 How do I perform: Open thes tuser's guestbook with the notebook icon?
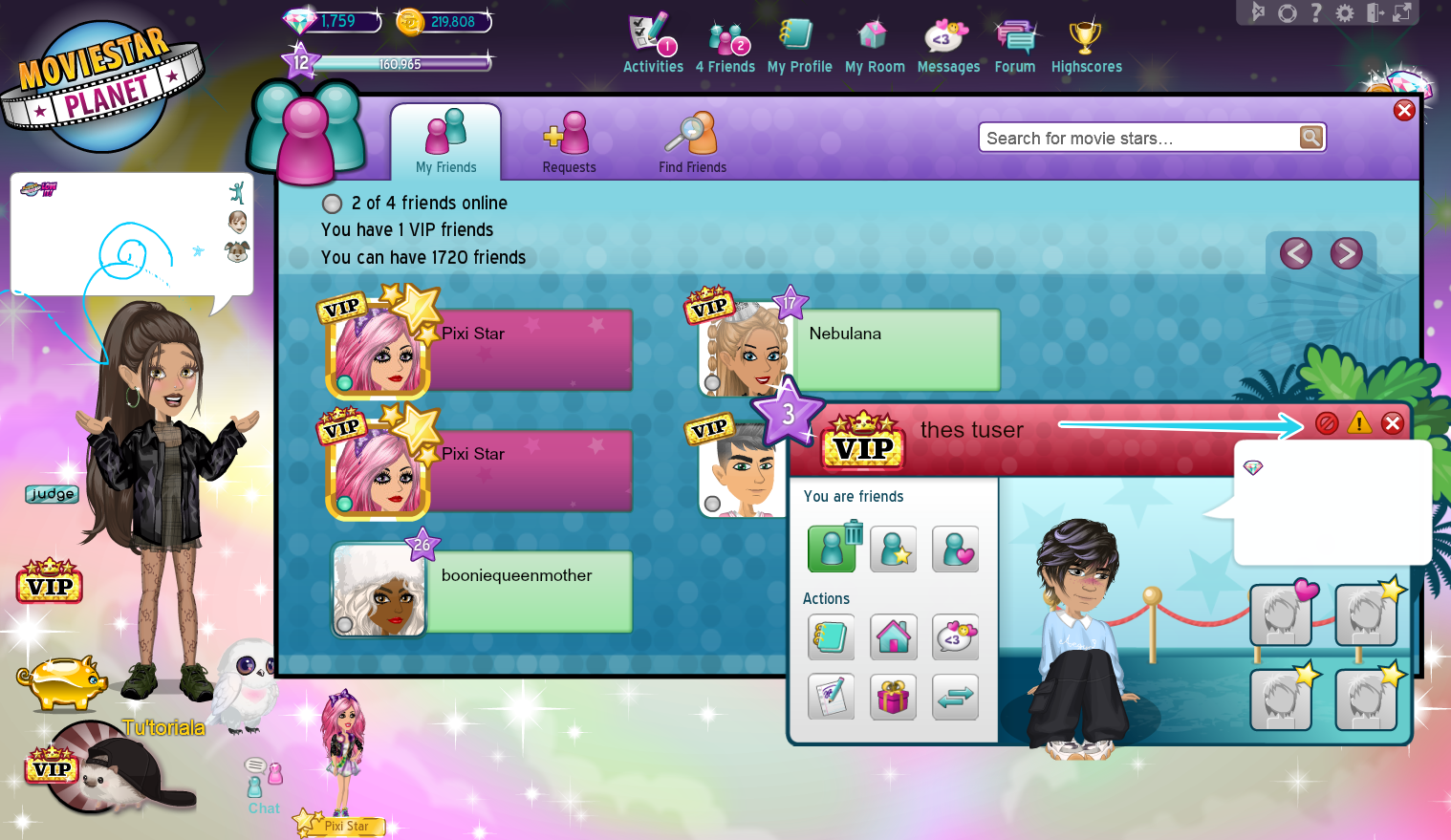tap(831, 637)
